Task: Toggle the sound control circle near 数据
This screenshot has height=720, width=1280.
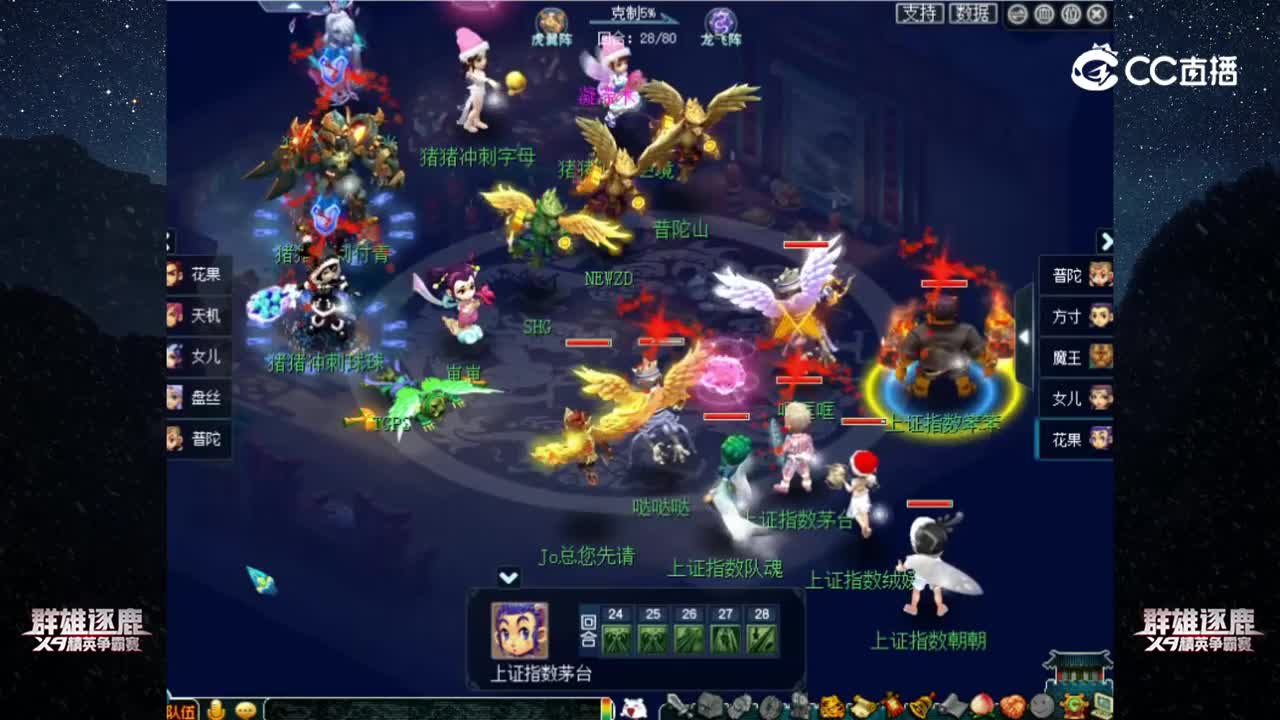Action: pyautogui.click(x=1017, y=15)
